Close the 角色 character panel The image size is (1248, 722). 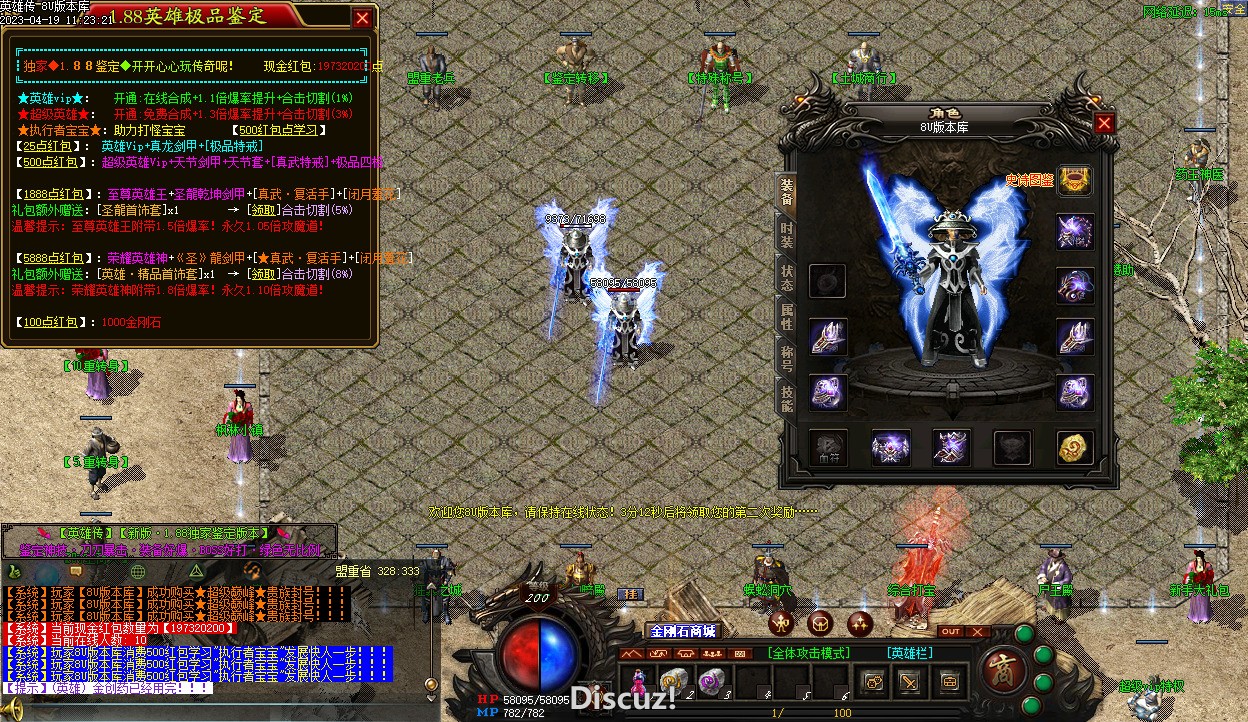pos(1104,123)
